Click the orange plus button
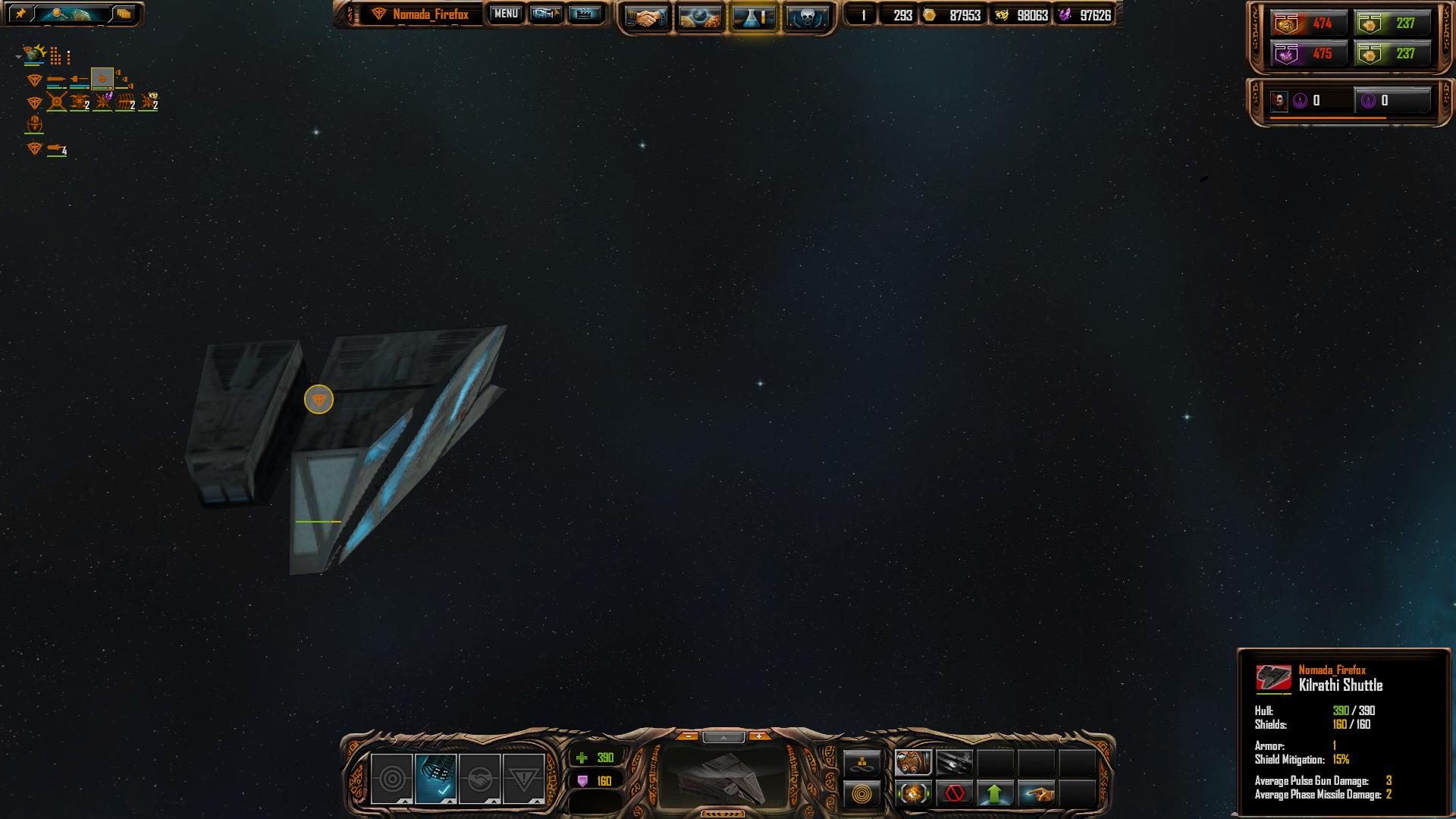Image resolution: width=1456 pixels, height=819 pixels. click(x=759, y=736)
